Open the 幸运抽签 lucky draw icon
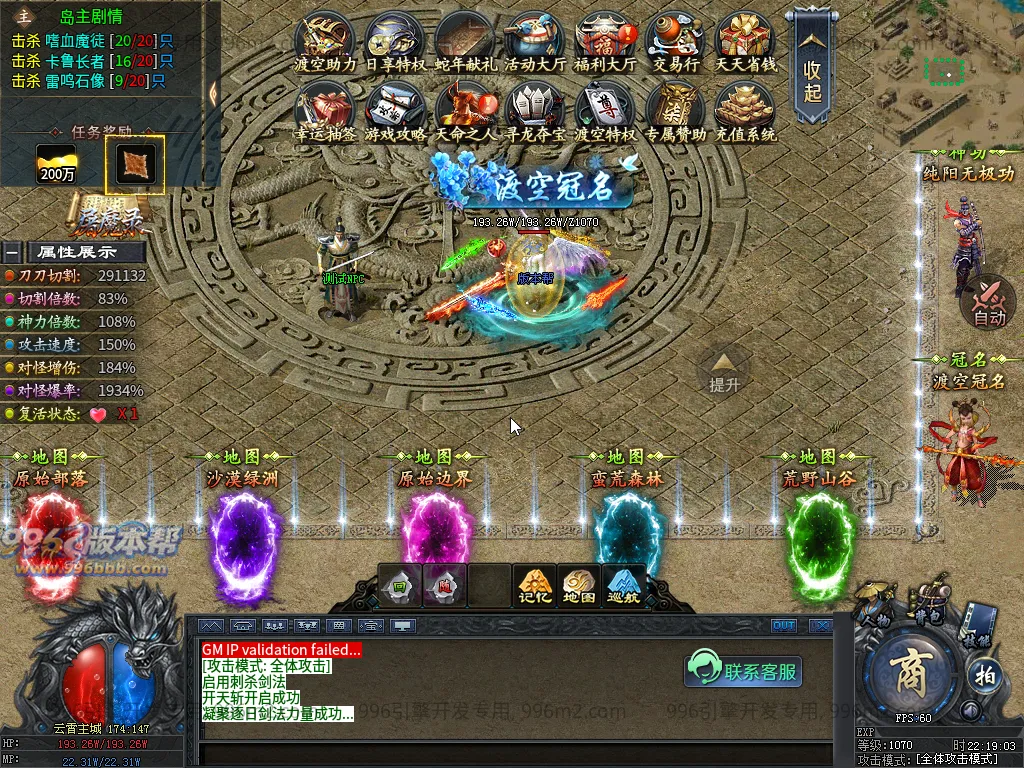 325,108
